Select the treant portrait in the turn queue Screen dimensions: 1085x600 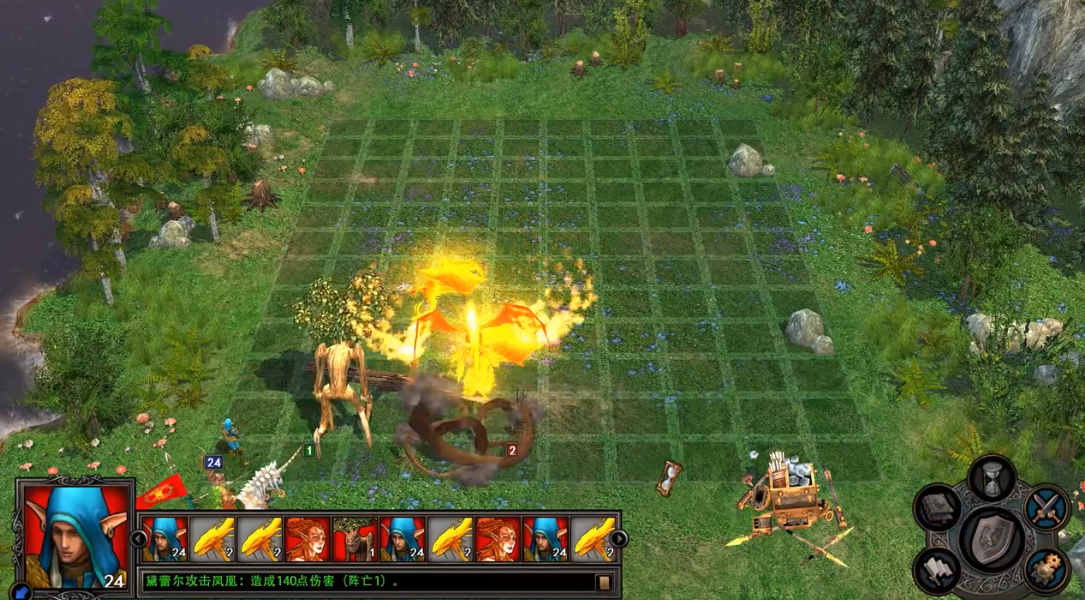(x=355, y=539)
